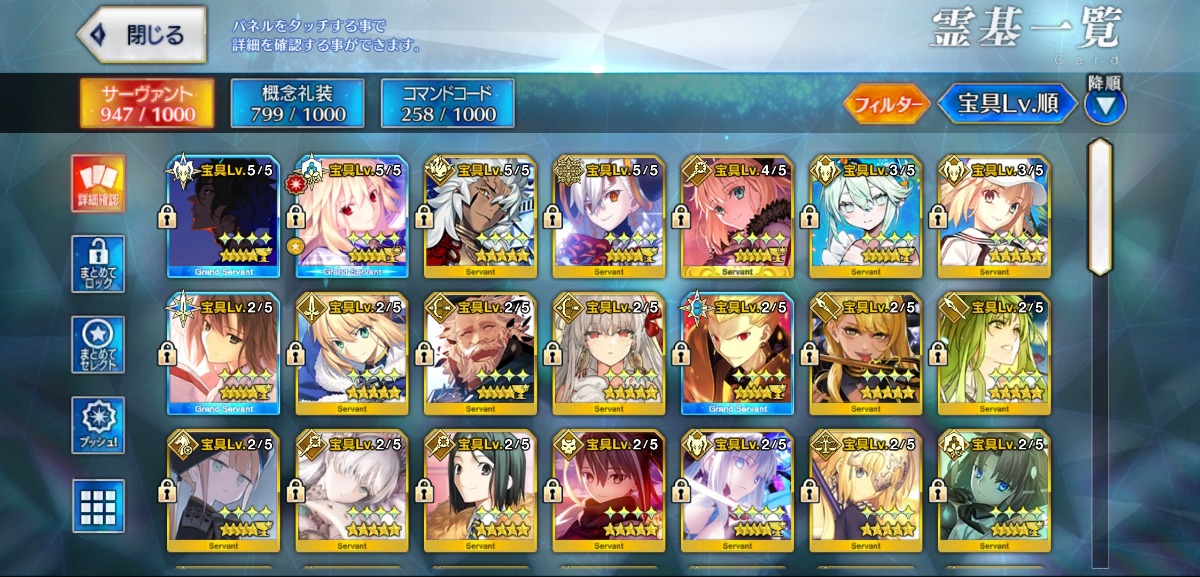Screen dimensions: 1200x577
Task: Click the scrollbar handle on the right
Action: [1100, 206]
